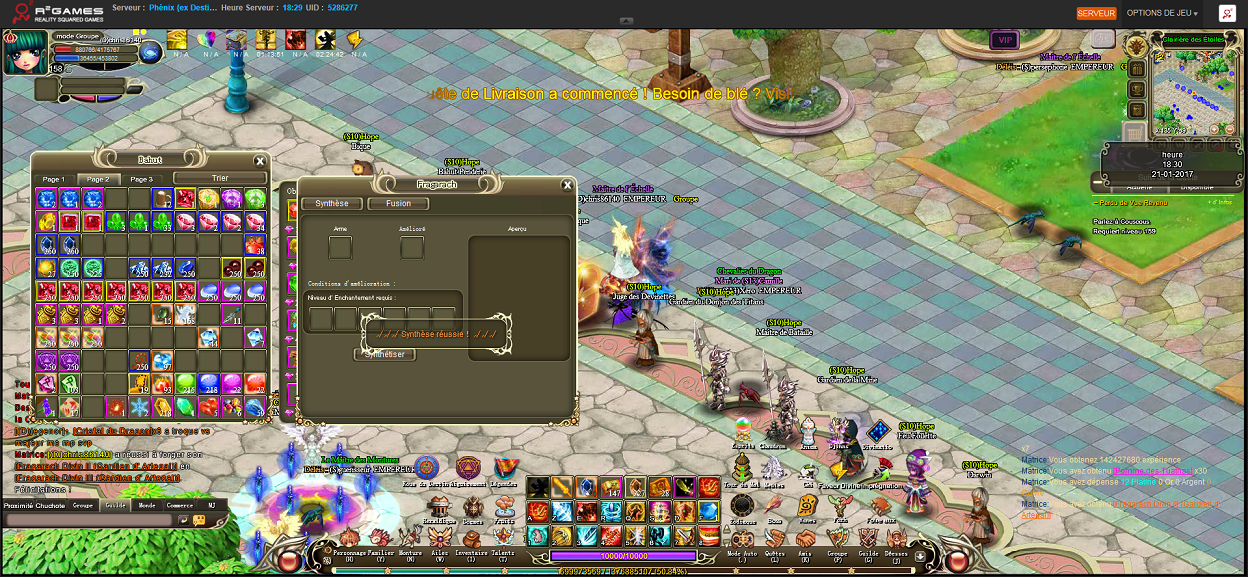Close the Fragarach window
1248x577 pixels.
tap(567, 185)
